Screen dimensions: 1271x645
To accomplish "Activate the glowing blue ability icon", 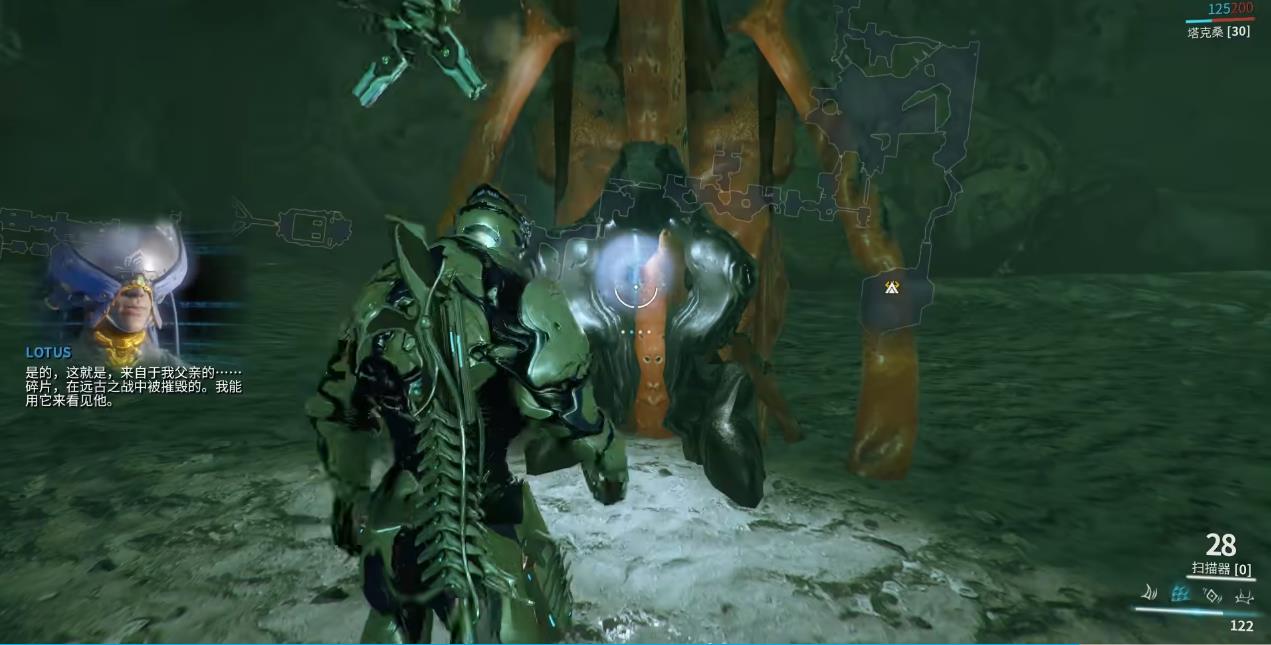I will tap(1181, 594).
